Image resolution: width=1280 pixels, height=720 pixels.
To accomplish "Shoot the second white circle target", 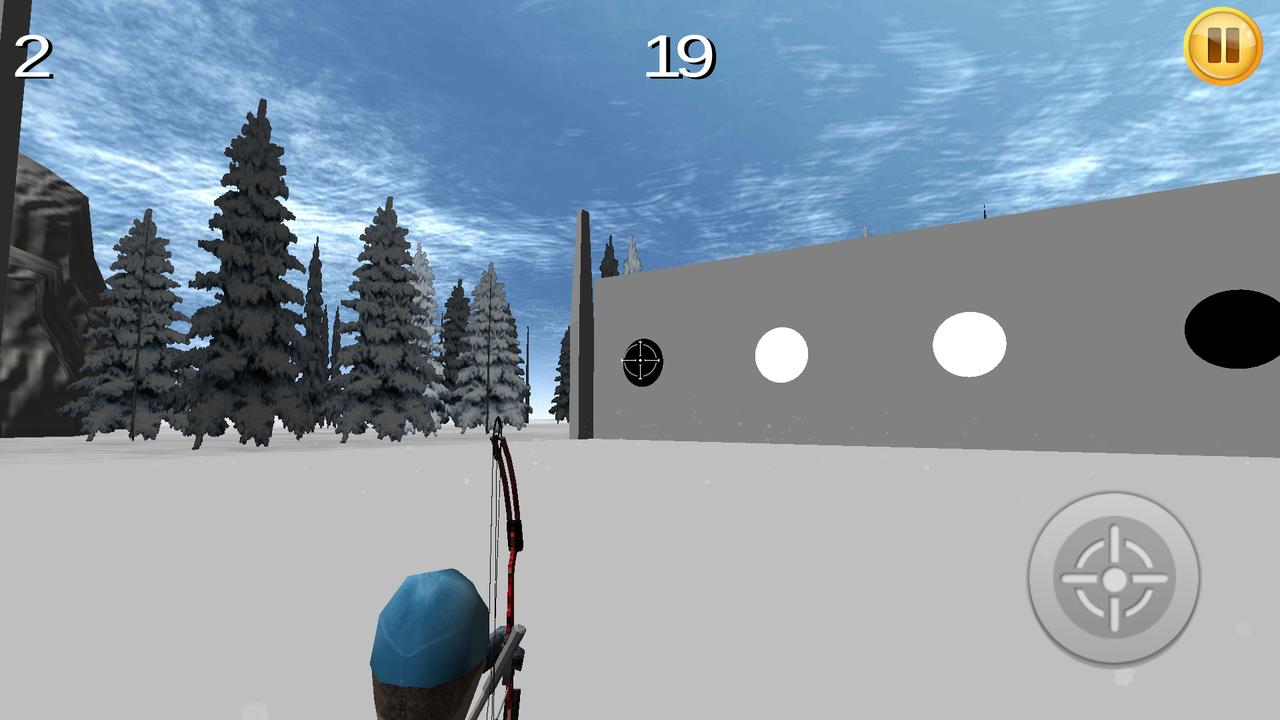I will tap(968, 343).
